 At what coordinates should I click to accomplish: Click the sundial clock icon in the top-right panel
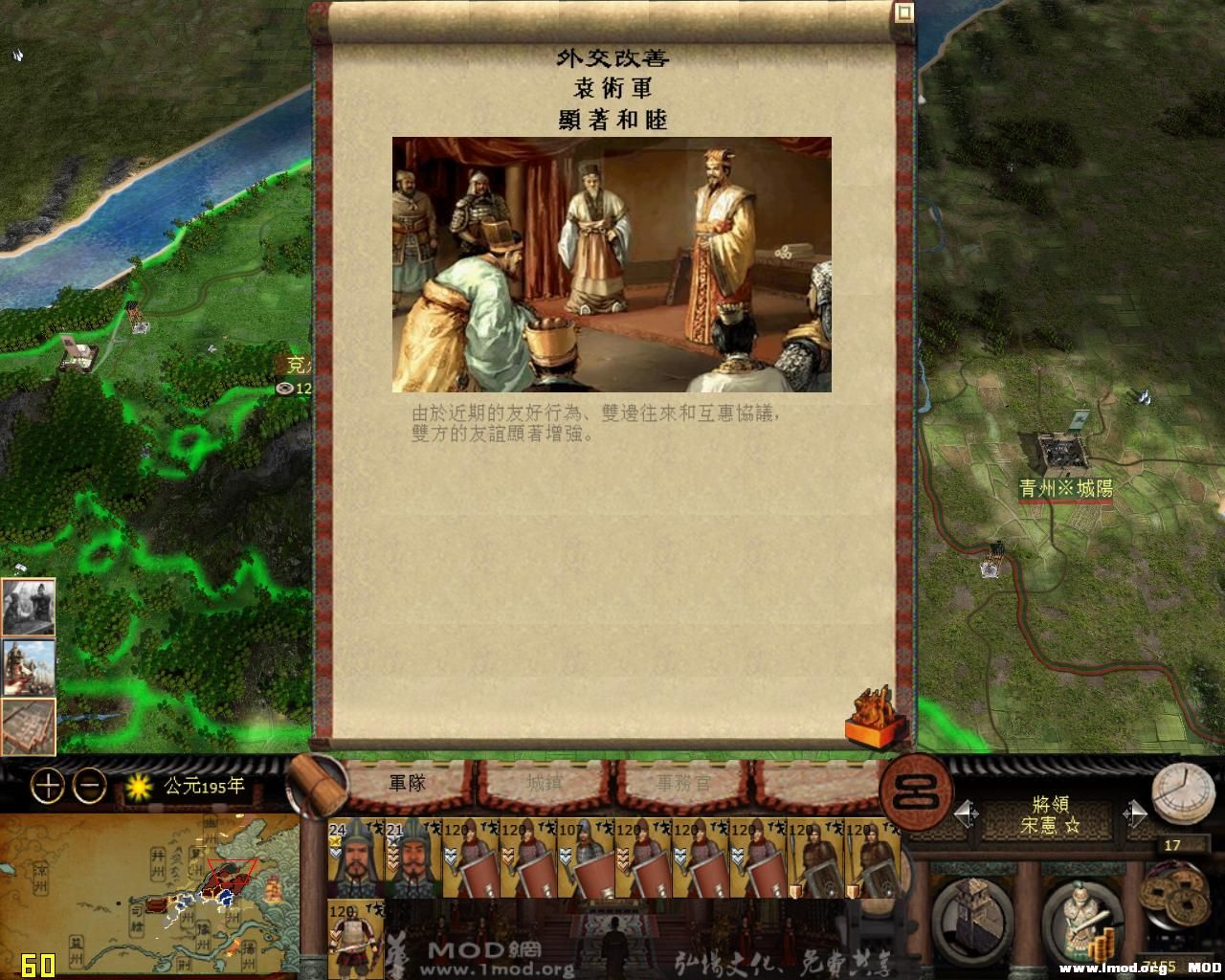click(x=1185, y=793)
